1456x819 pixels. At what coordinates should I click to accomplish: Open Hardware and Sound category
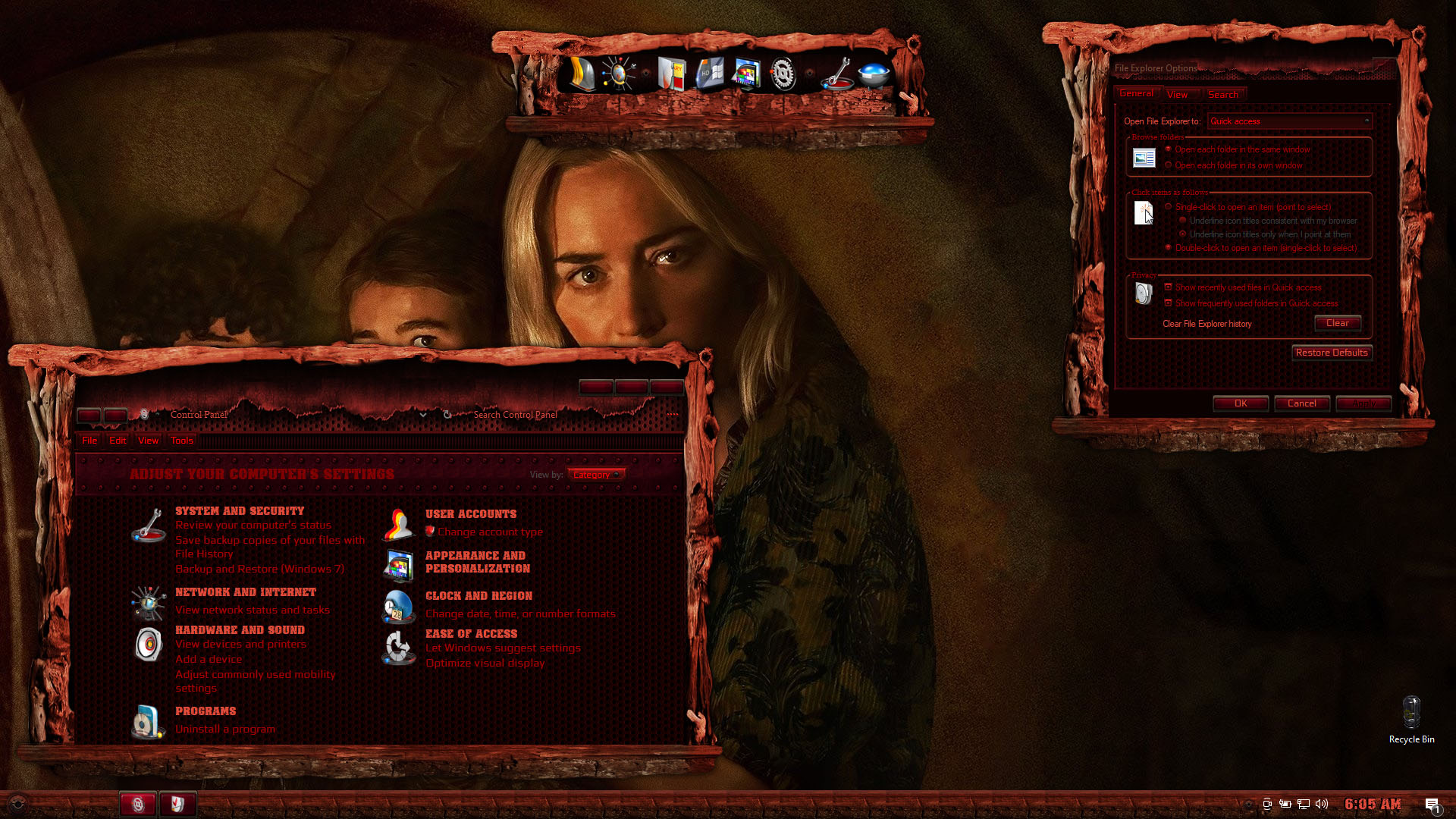[240, 630]
